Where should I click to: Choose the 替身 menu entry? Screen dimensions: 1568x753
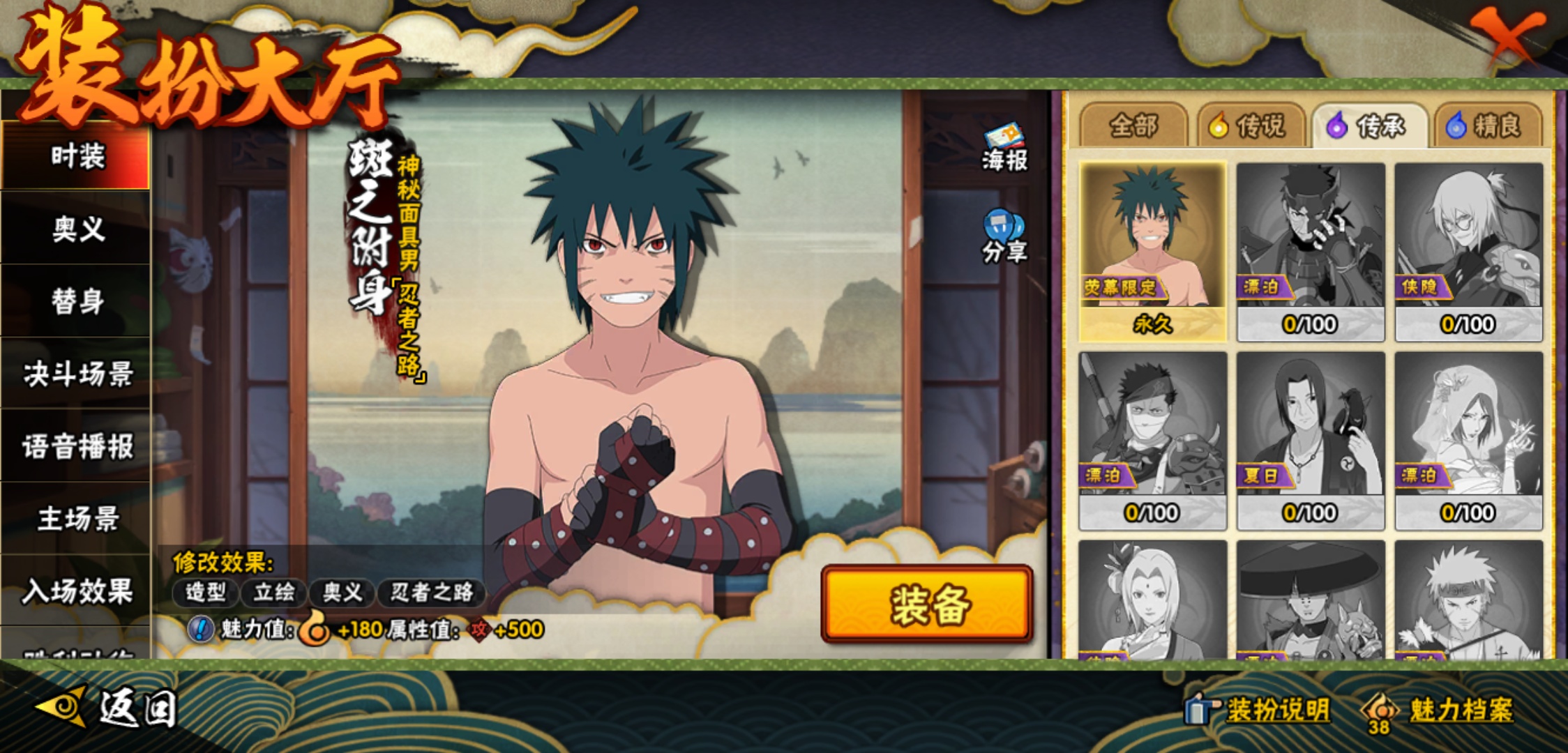click(x=77, y=301)
